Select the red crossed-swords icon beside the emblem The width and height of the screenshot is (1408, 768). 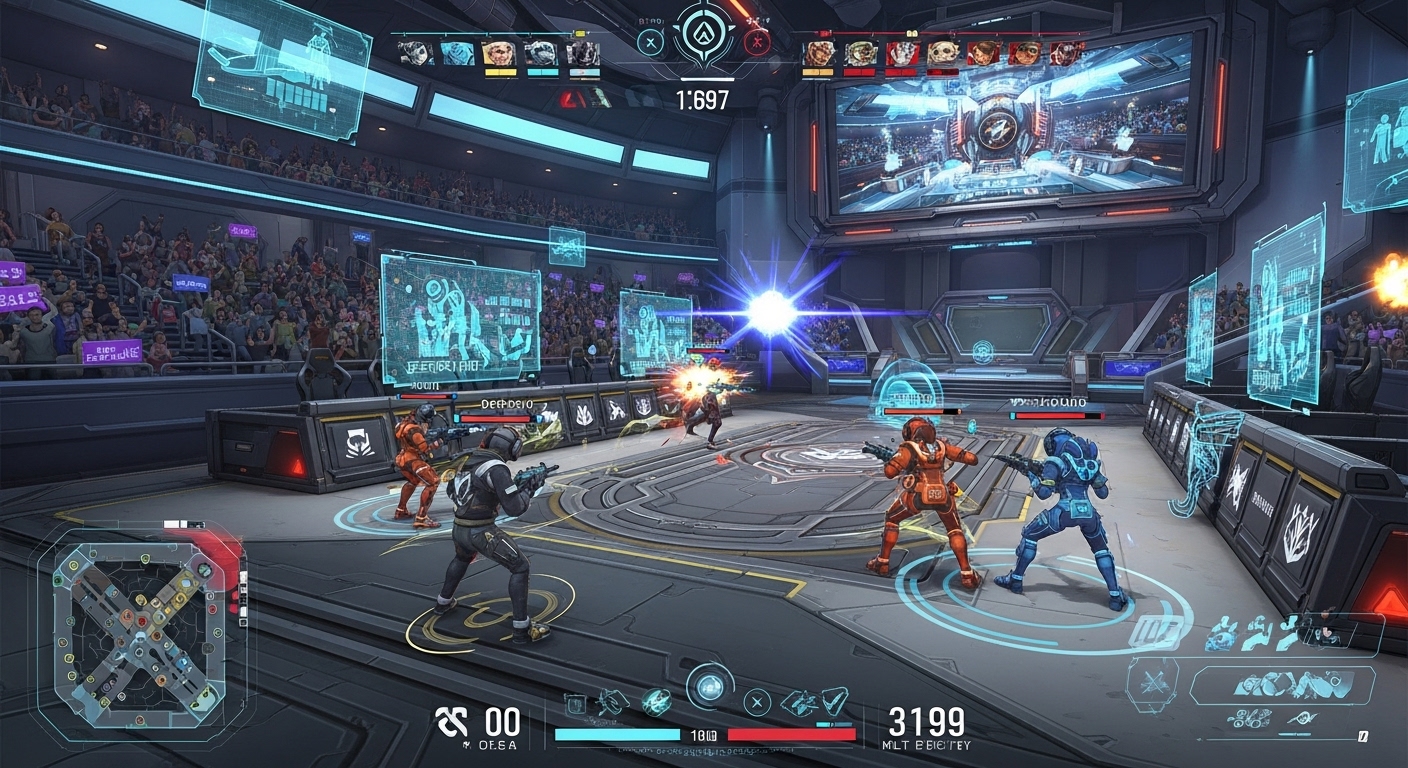(x=757, y=41)
